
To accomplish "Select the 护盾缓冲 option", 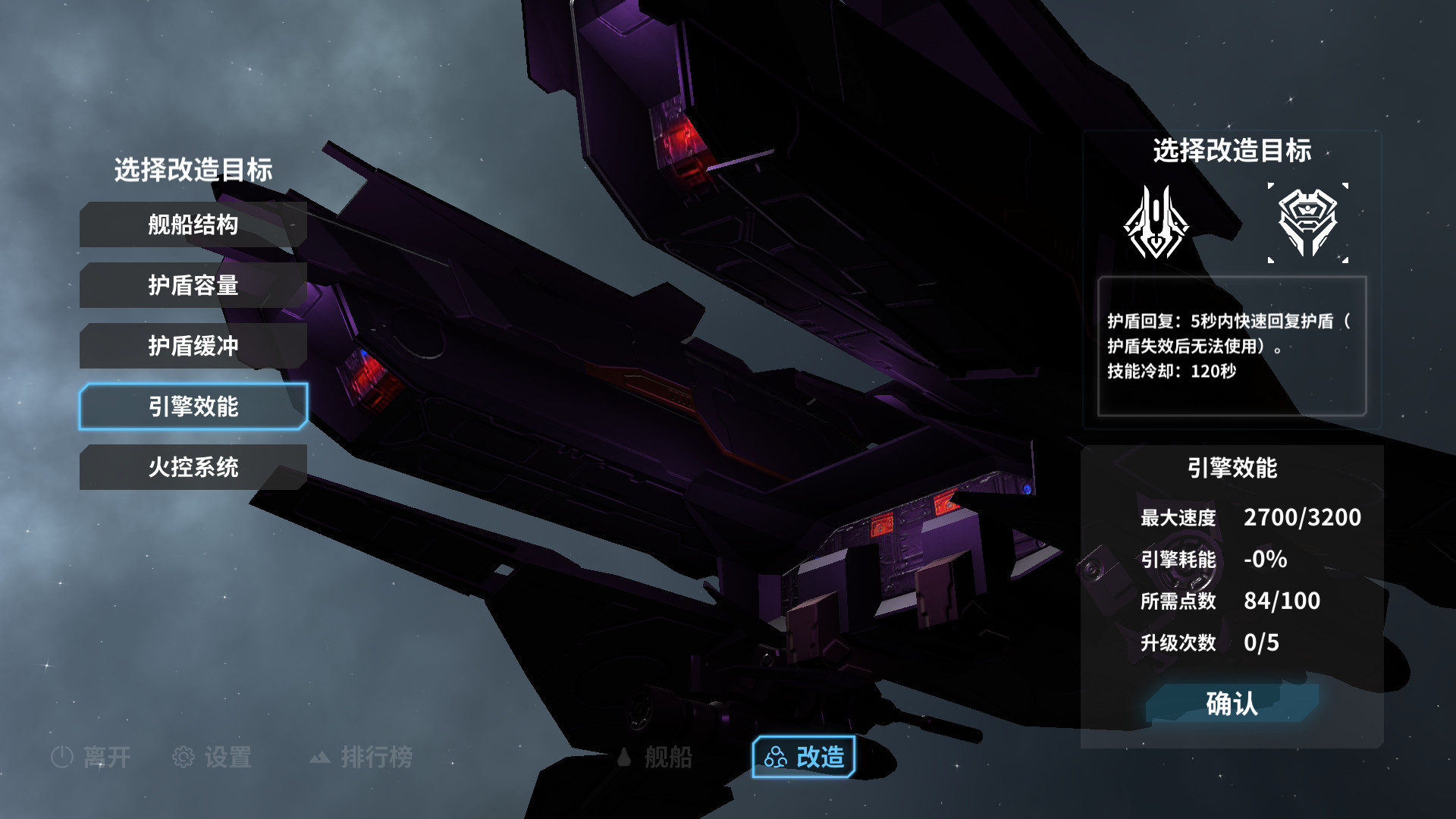I will [x=192, y=346].
